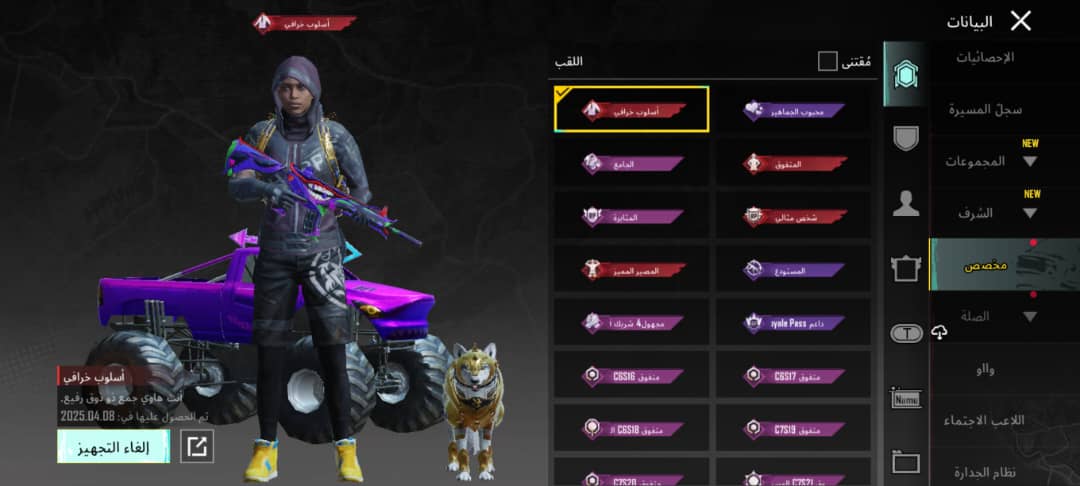This screenshot has width=1080, height=486.
Task: Pick the شخص مثالي title
Action: 792,216
